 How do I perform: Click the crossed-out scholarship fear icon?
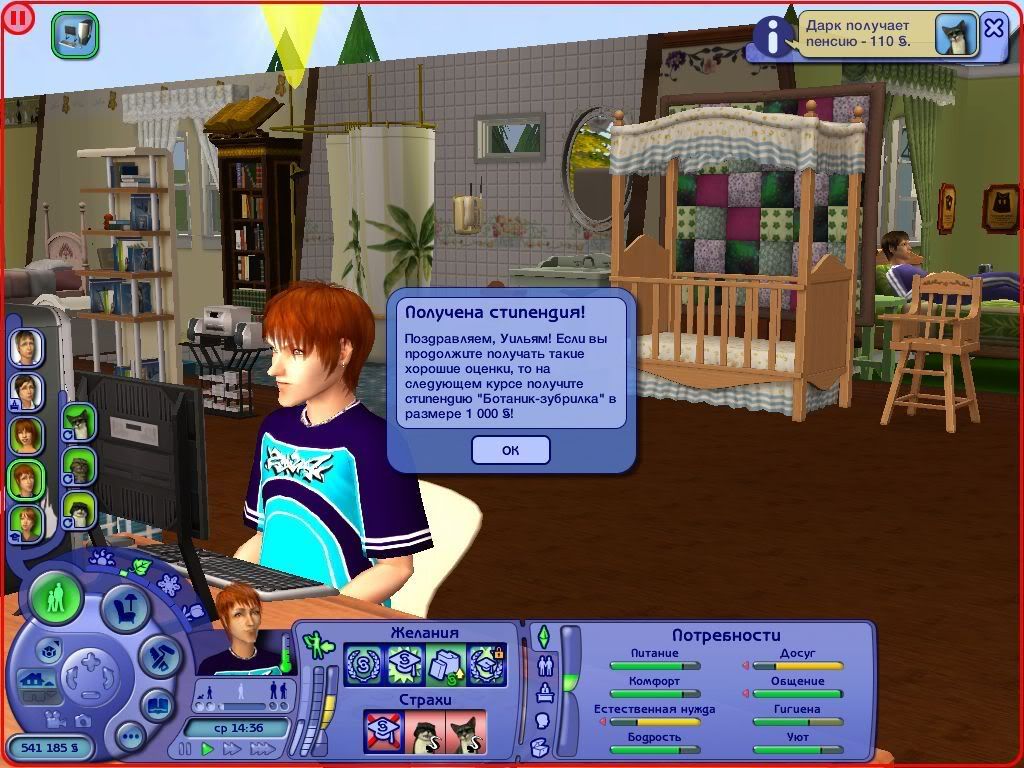click(x=383, y=731)
